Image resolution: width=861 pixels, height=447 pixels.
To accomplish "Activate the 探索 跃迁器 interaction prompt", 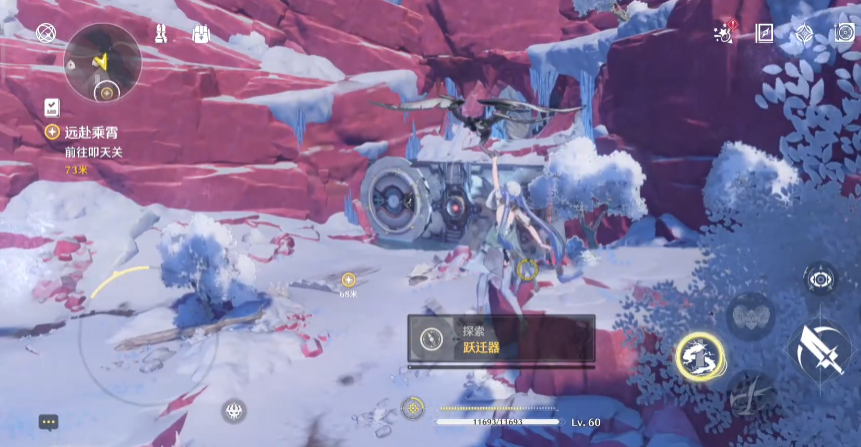I will [x=500, y=339].
